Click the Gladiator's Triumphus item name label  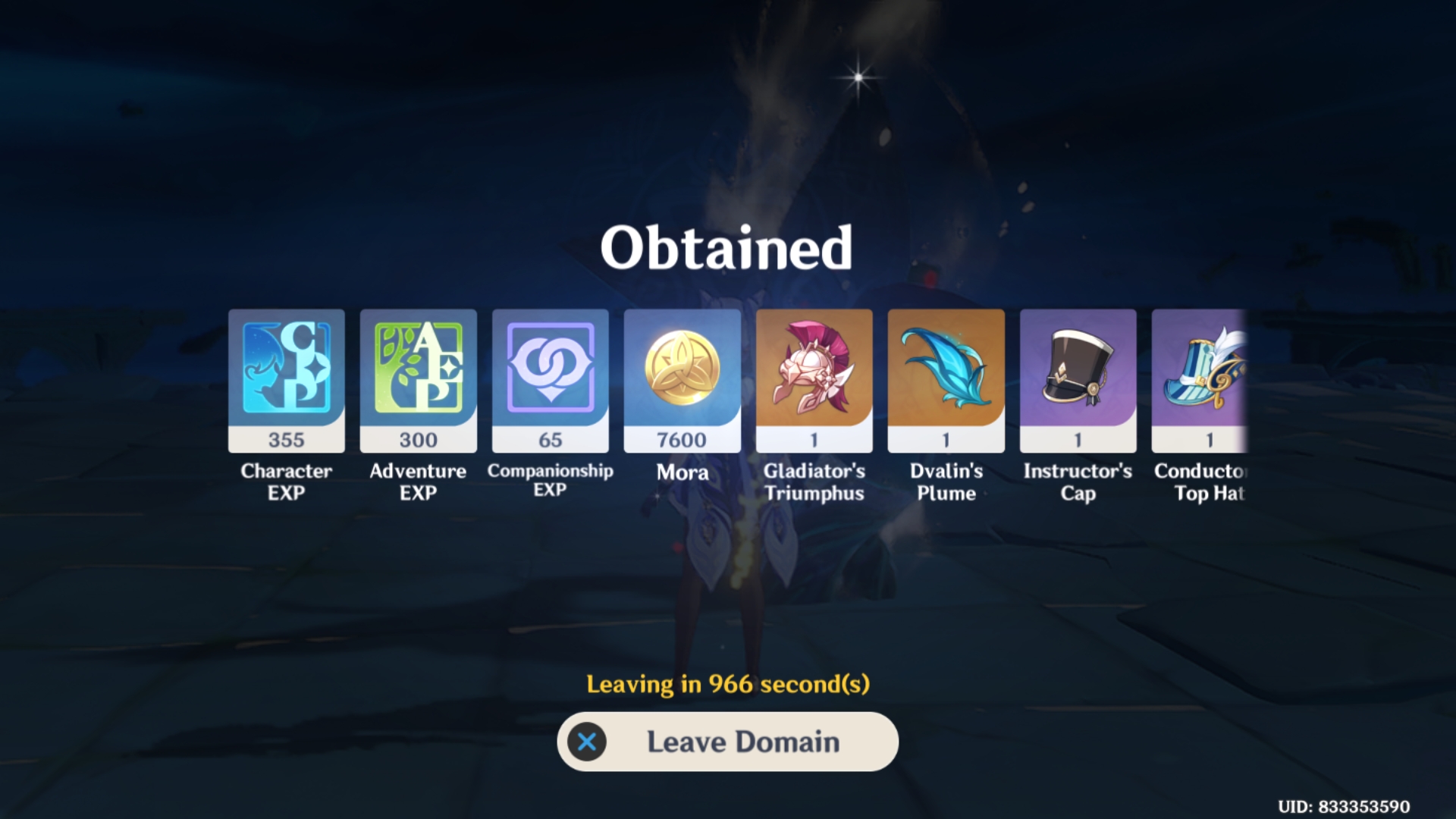pos(814,482)
